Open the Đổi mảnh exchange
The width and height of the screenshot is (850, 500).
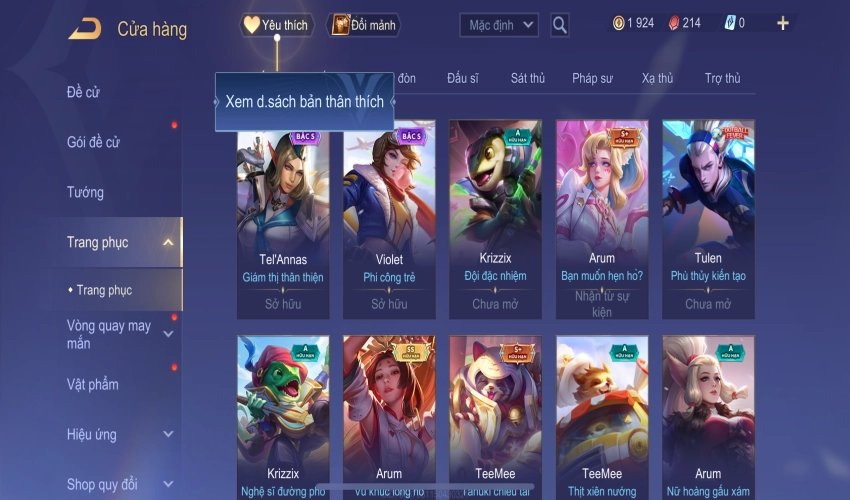(x=363, y=25)
